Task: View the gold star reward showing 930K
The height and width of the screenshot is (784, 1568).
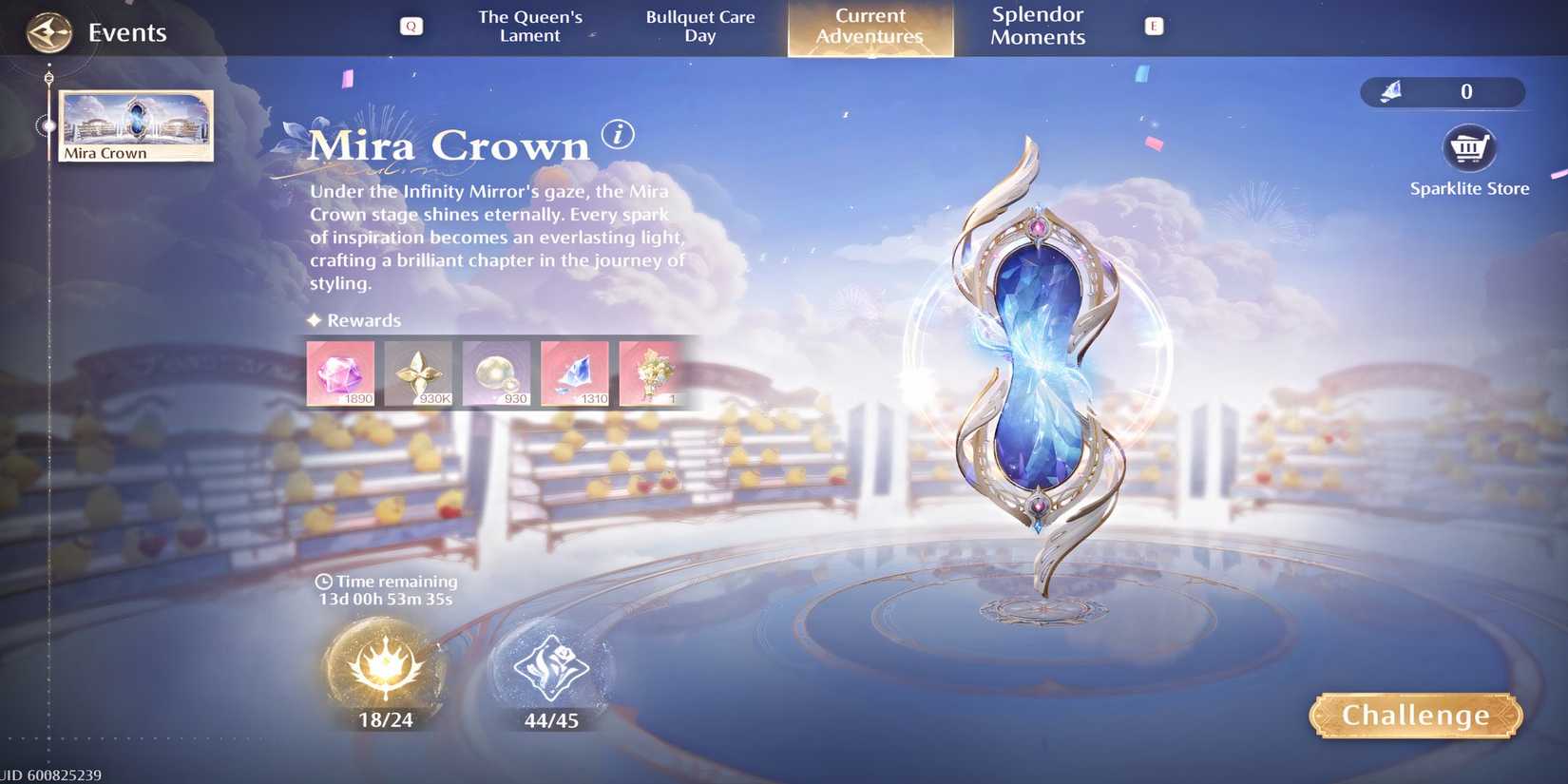Action: (x=418, y=373)
